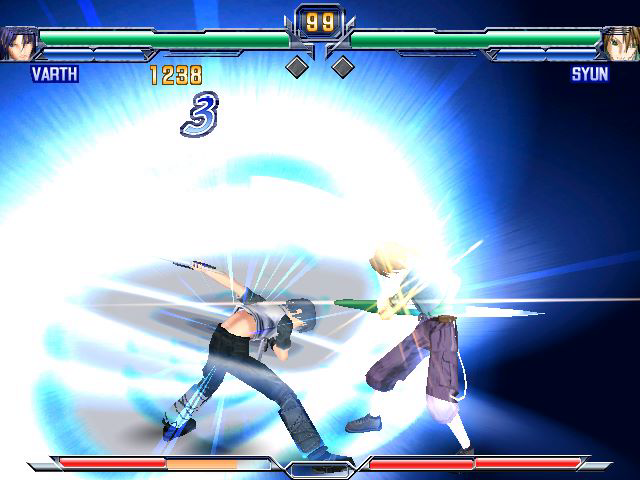Select Syun's character portrait
The height and width of the screenshot is (480, 640).
tap(621, 43)
